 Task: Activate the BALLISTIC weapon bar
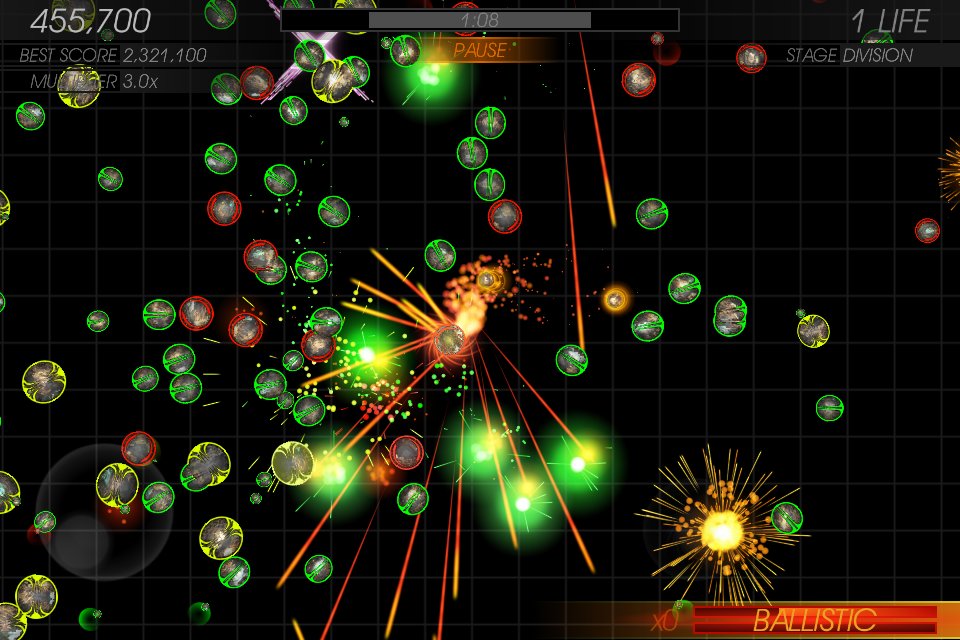pyautogui.click(x=814, y=620)
